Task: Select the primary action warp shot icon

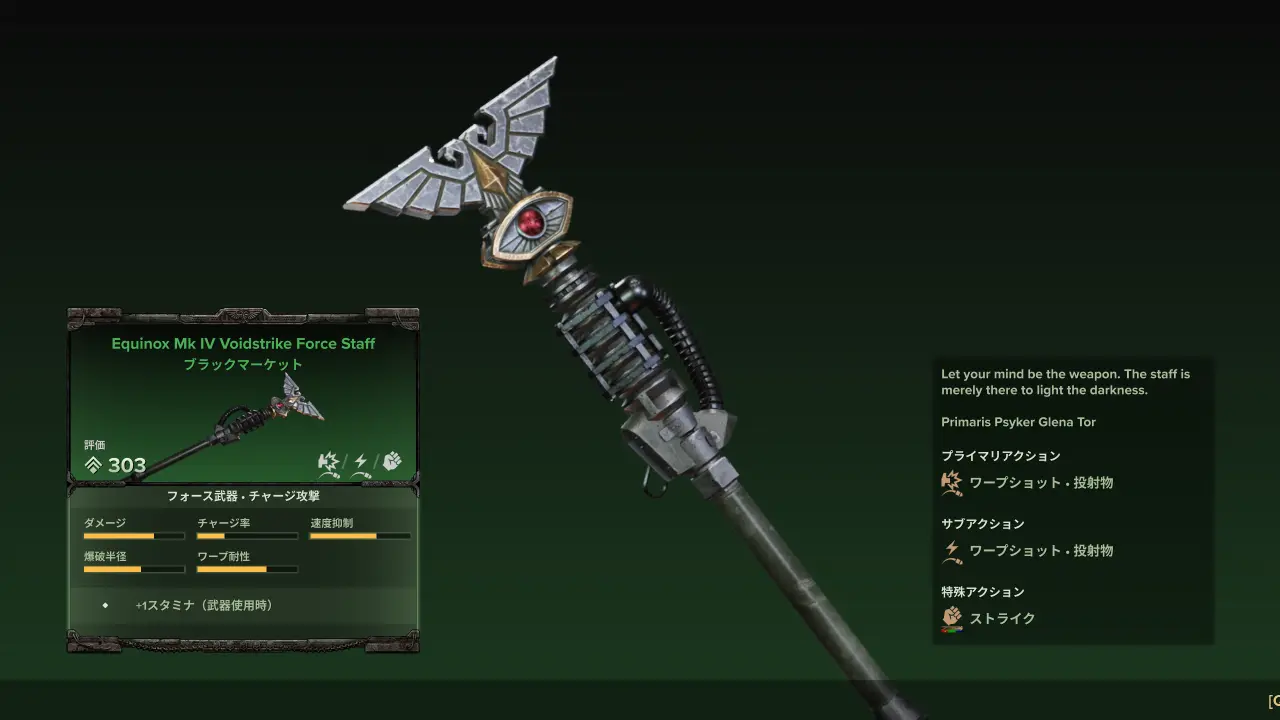Action: (952, 483)
